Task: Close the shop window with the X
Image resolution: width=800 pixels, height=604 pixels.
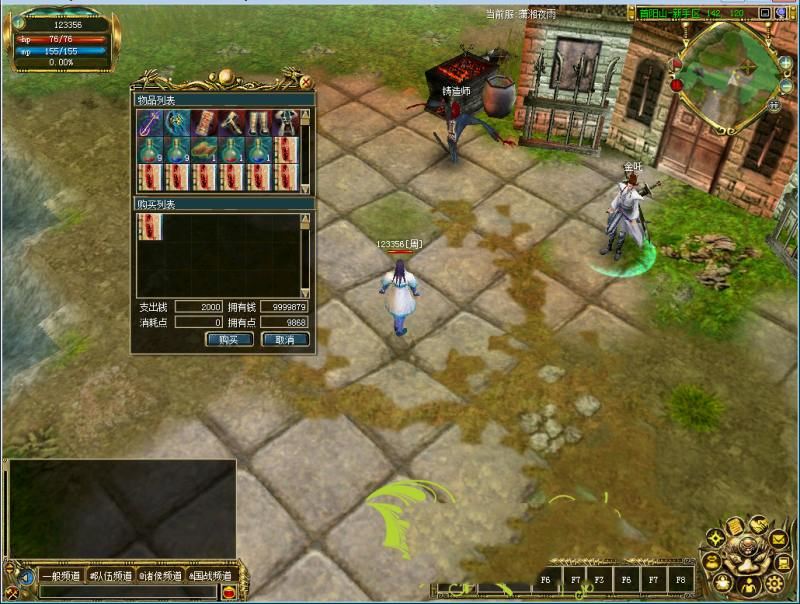Action: 306,82
